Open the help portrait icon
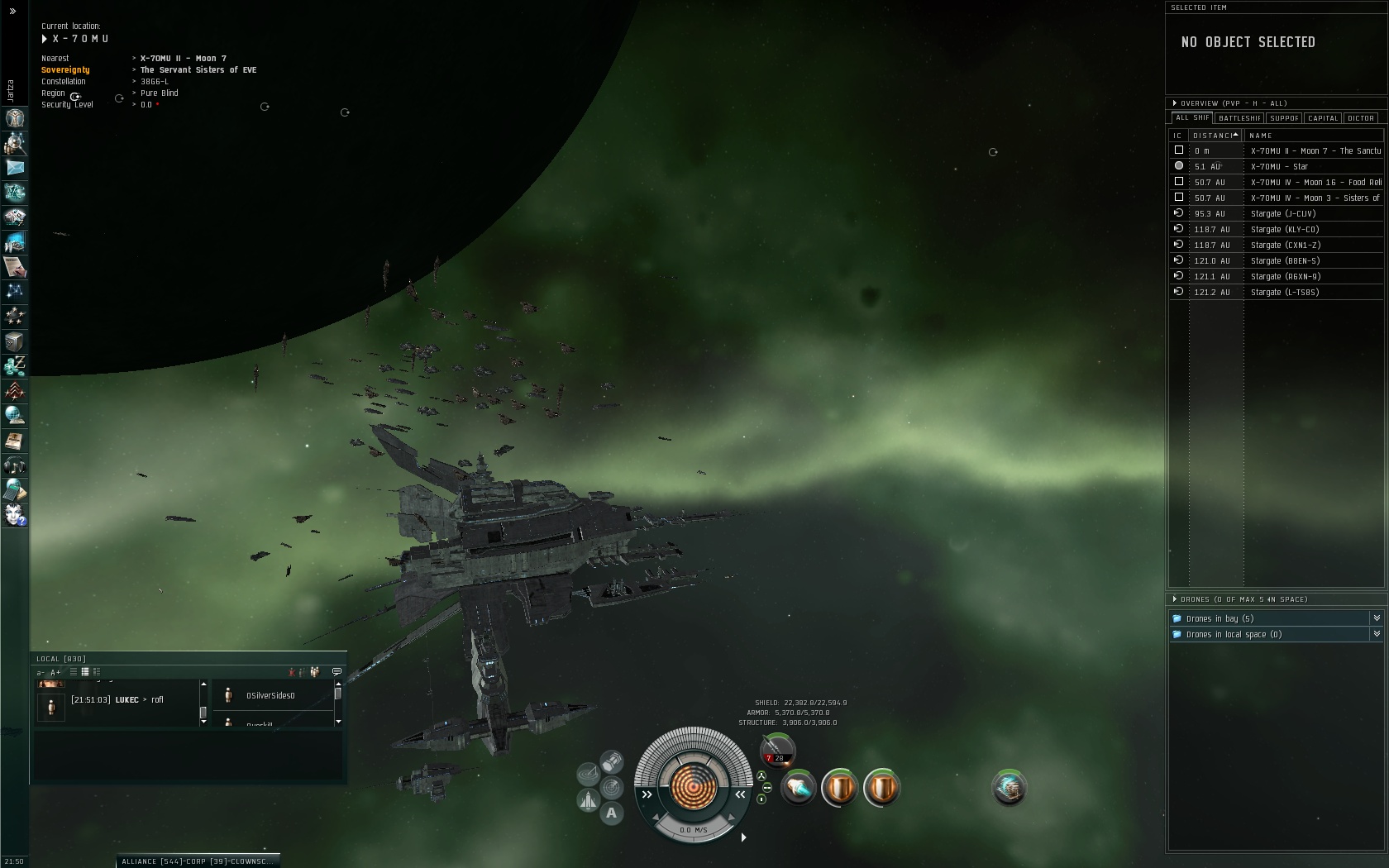 (x=15, y=515)
